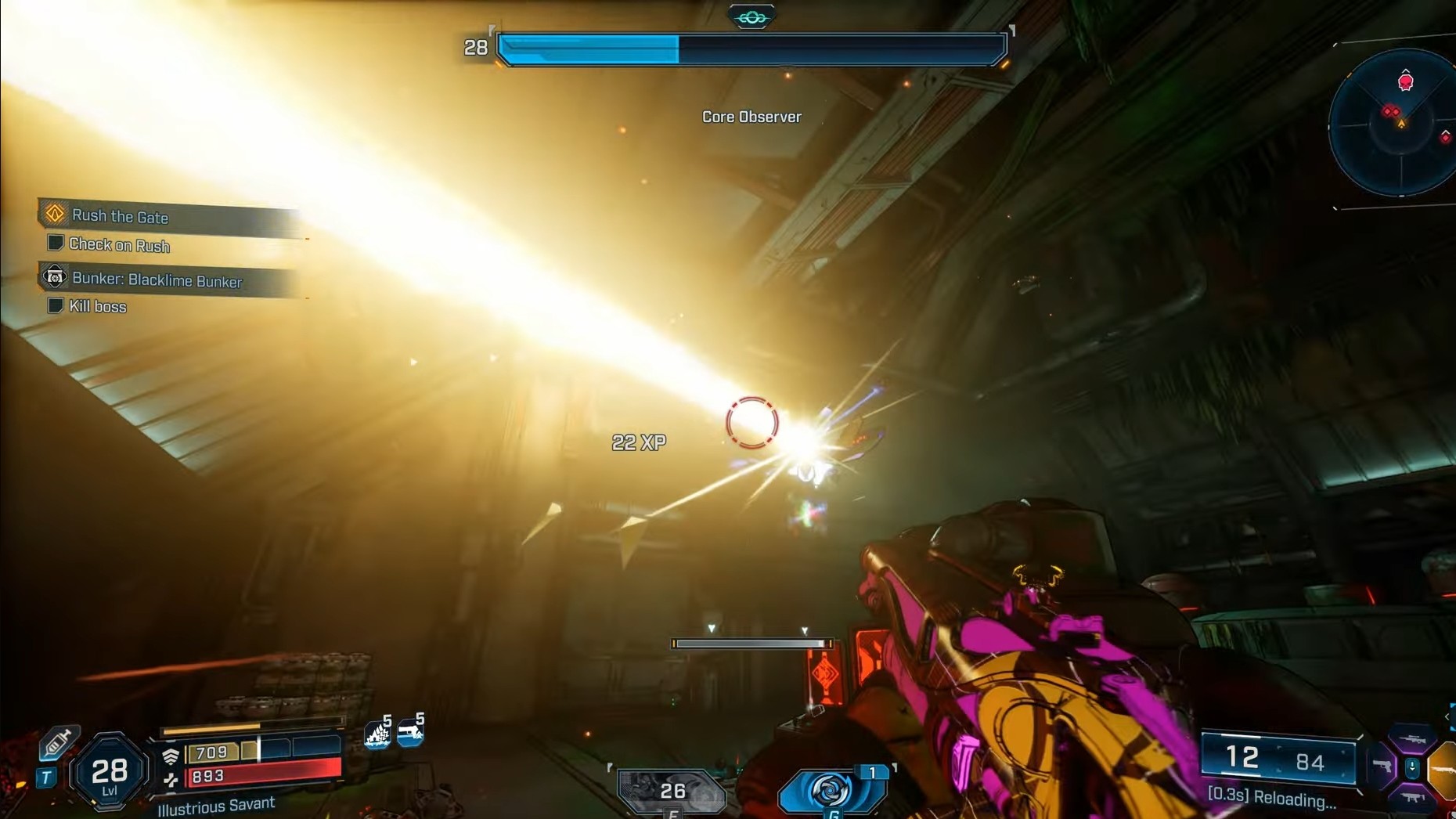Inspect the pistol status buff icon
Screen dimensions: 1456x819
(x=410, y=732)
